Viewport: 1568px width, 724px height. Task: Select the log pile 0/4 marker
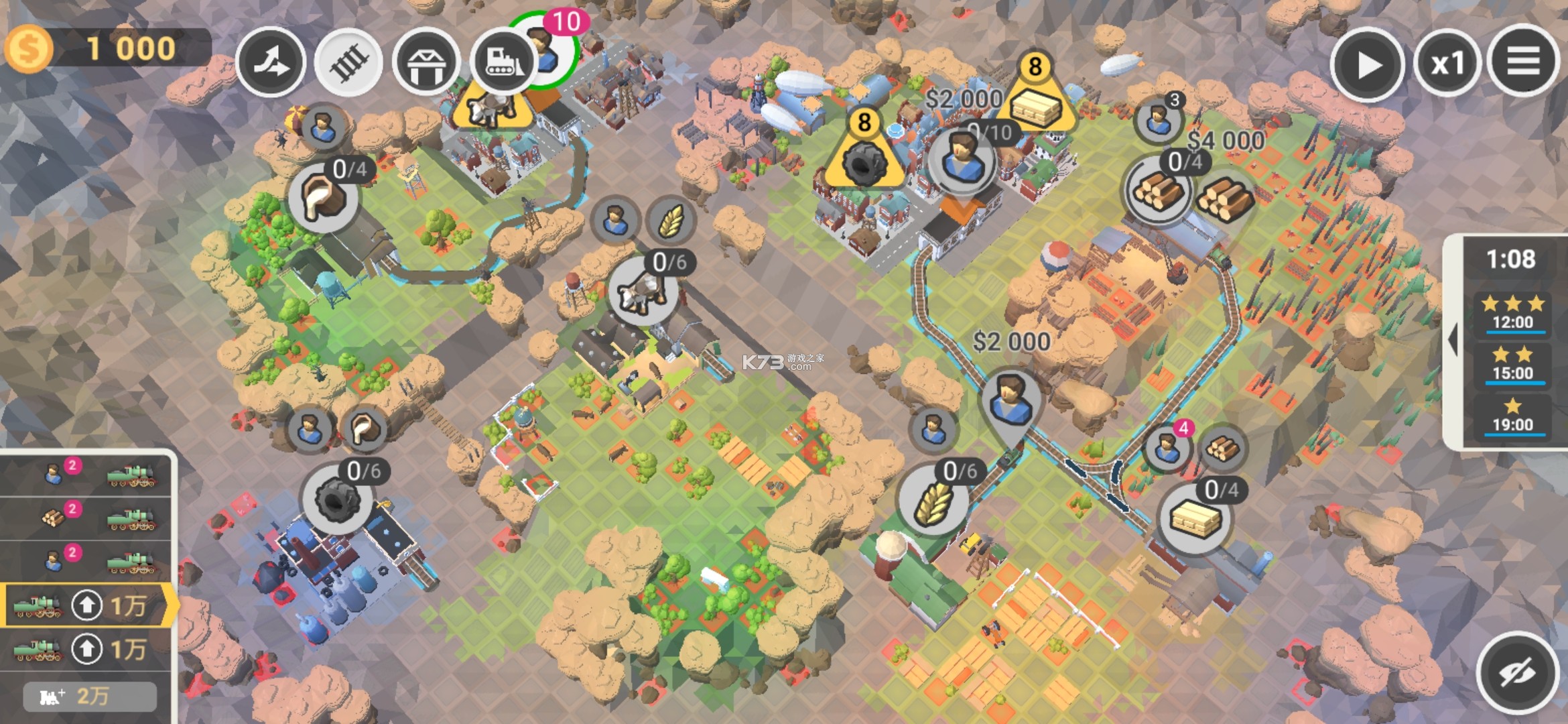click(x=1158, y=190)
